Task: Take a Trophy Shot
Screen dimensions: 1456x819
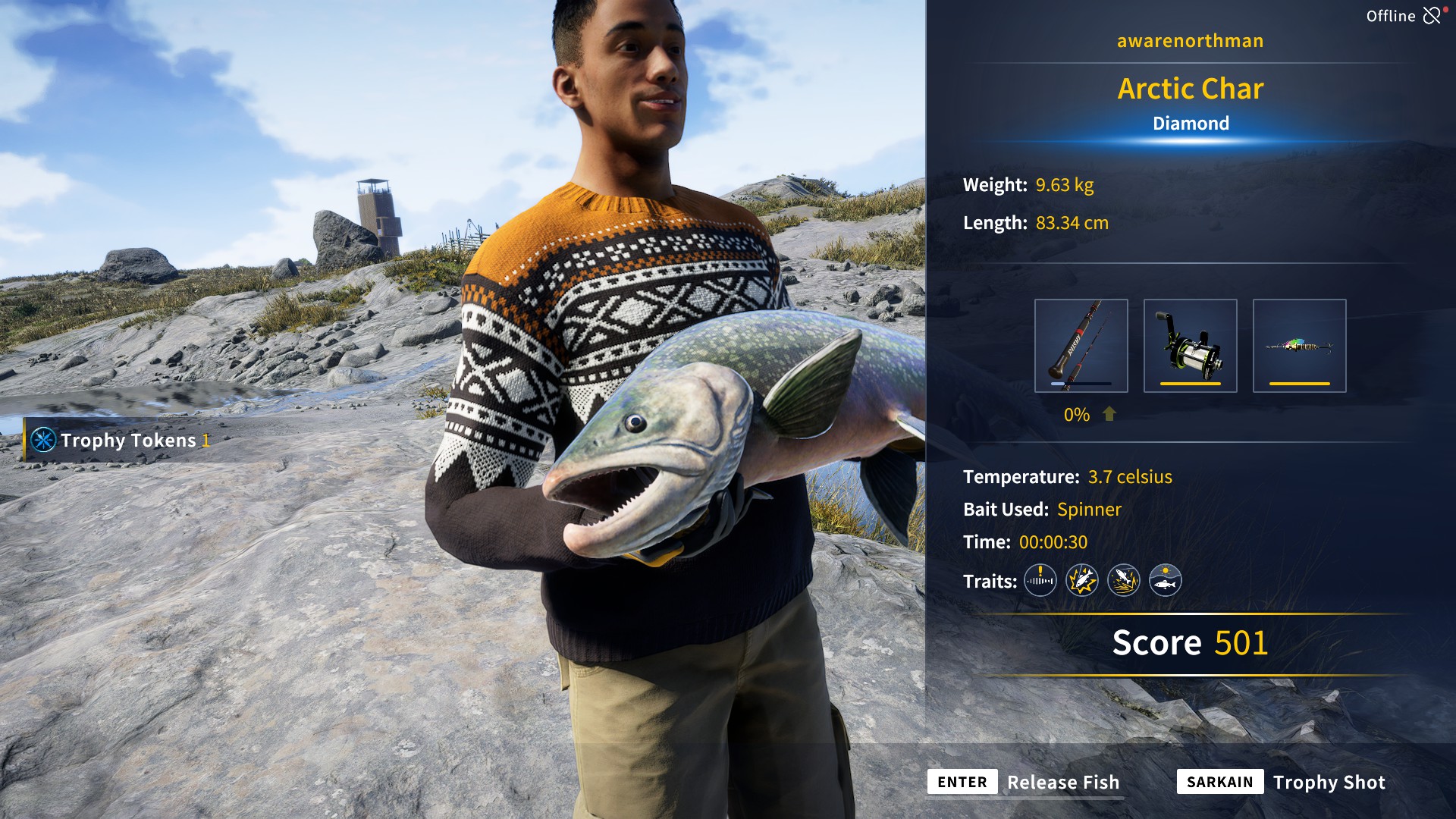Action: [x=1329, y=782]
